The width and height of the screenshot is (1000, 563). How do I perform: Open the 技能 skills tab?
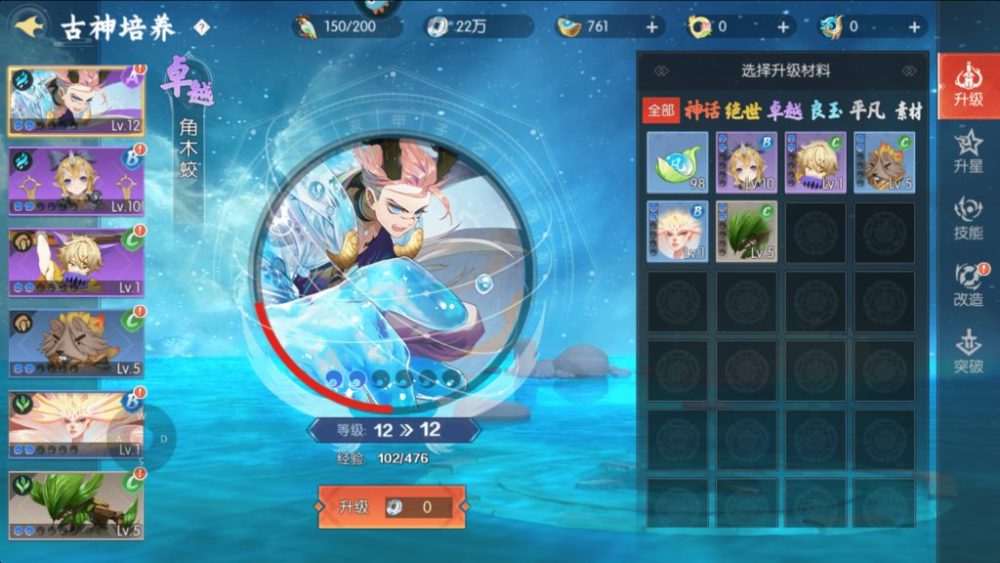(x=968, y=218)
